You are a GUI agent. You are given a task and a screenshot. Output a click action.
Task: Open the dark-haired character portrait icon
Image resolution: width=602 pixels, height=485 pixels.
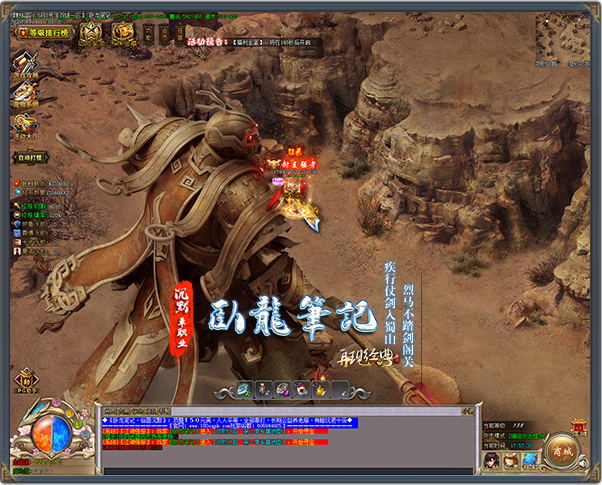click(x=492, y=461)
